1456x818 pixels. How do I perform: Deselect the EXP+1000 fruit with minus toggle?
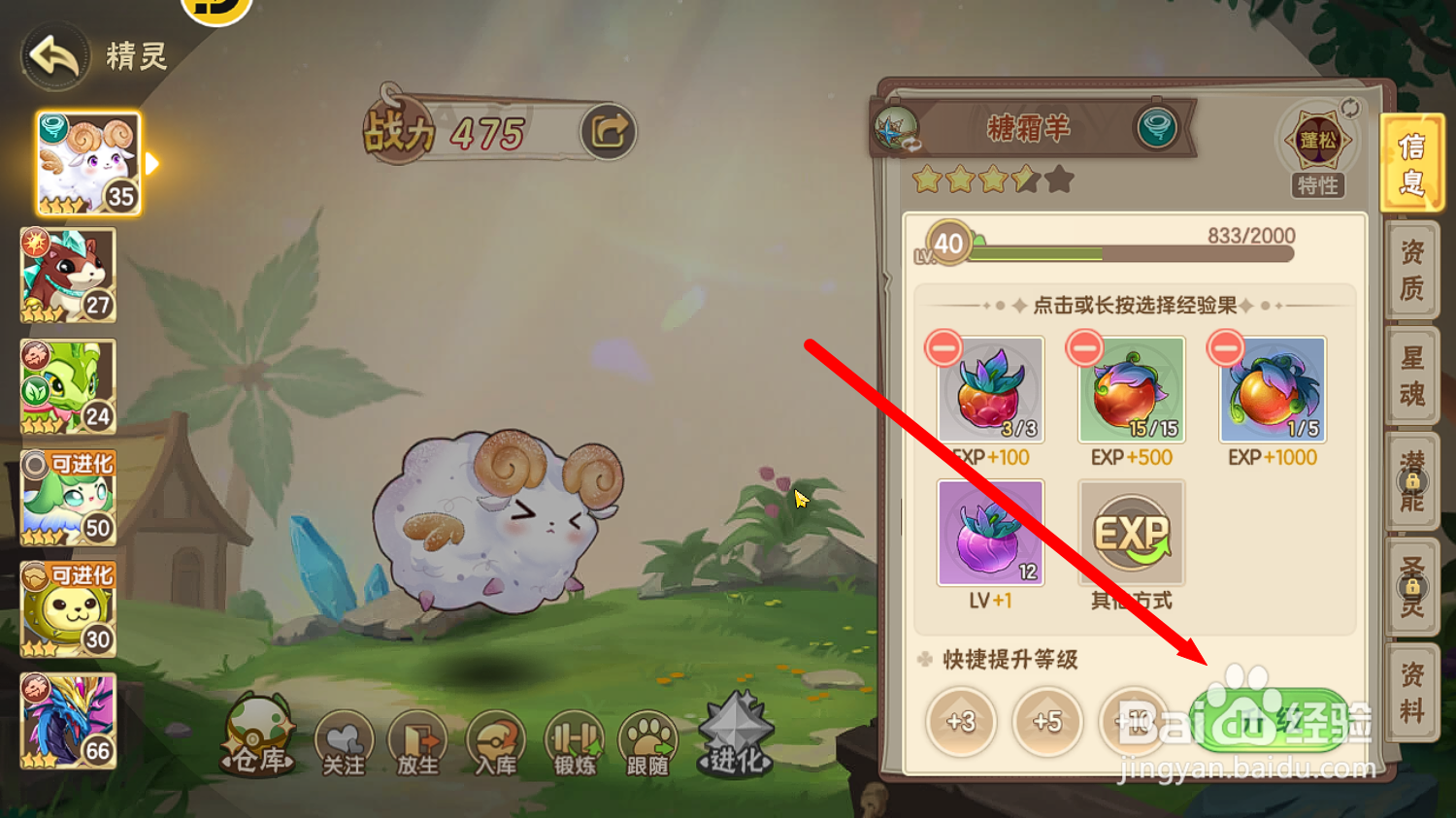[1224, 346]
